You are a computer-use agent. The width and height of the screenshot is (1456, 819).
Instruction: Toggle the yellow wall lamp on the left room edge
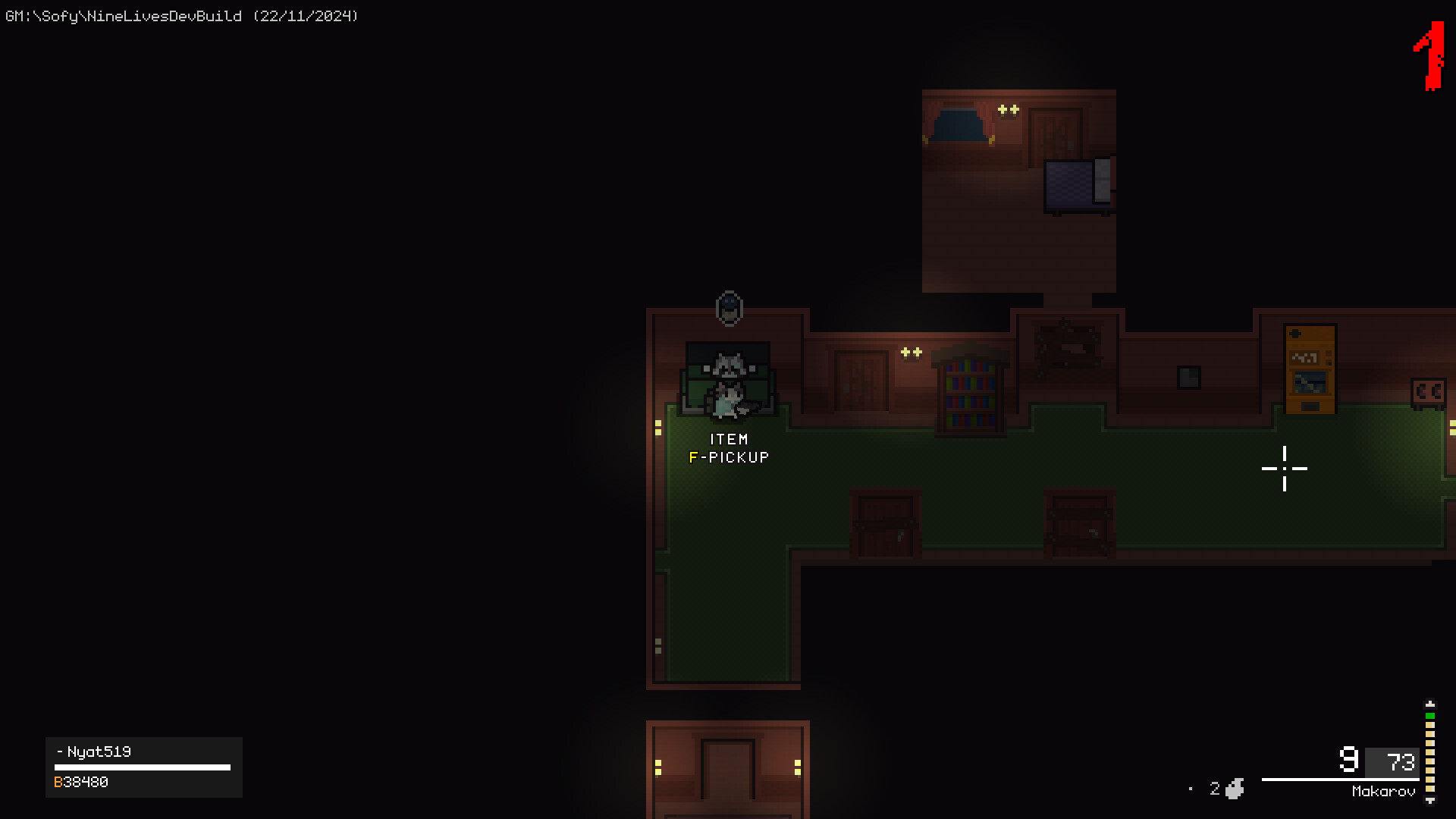click(657, 428)
